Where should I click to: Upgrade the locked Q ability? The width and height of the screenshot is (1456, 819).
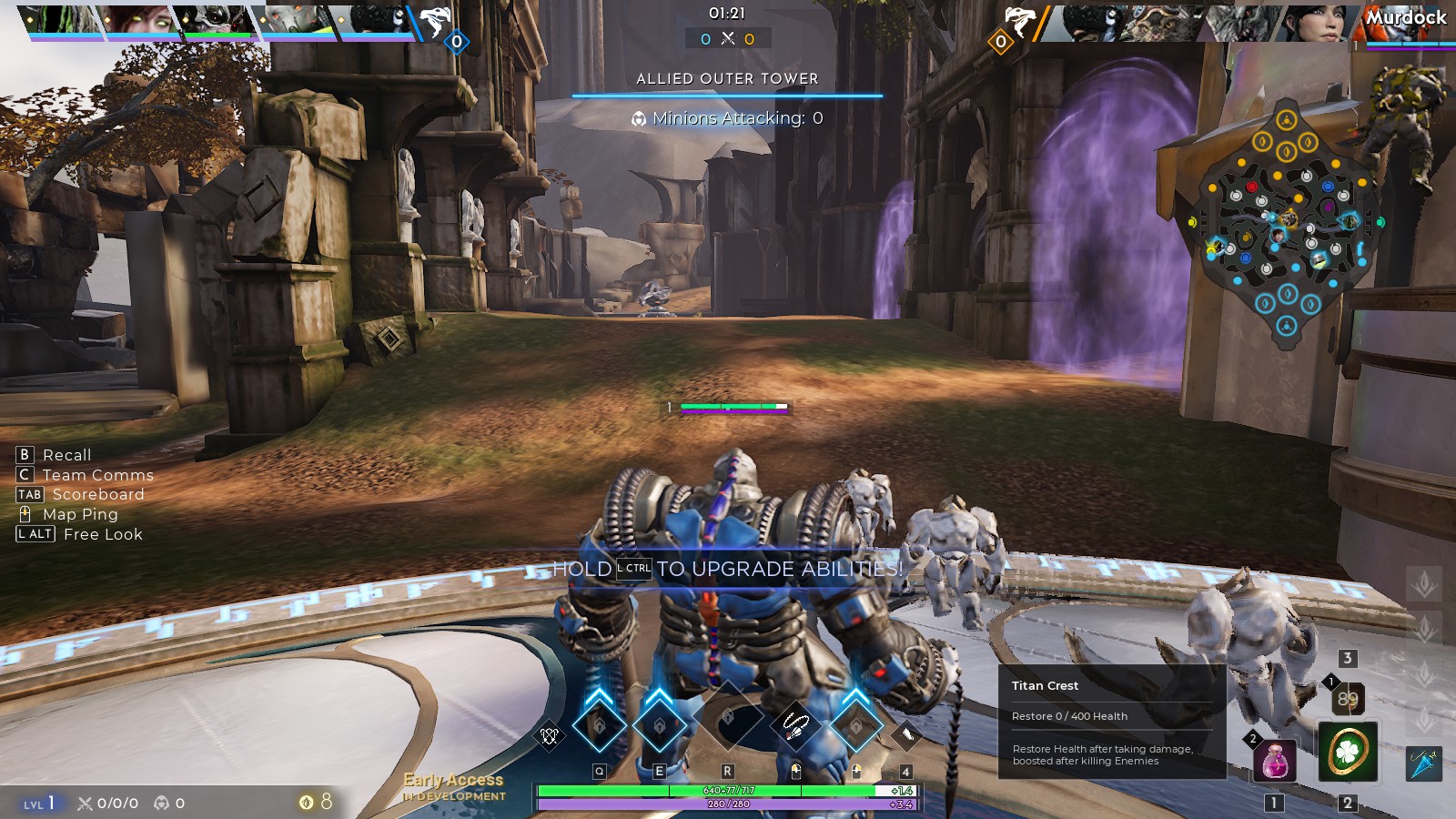click(x=599, y=725)
